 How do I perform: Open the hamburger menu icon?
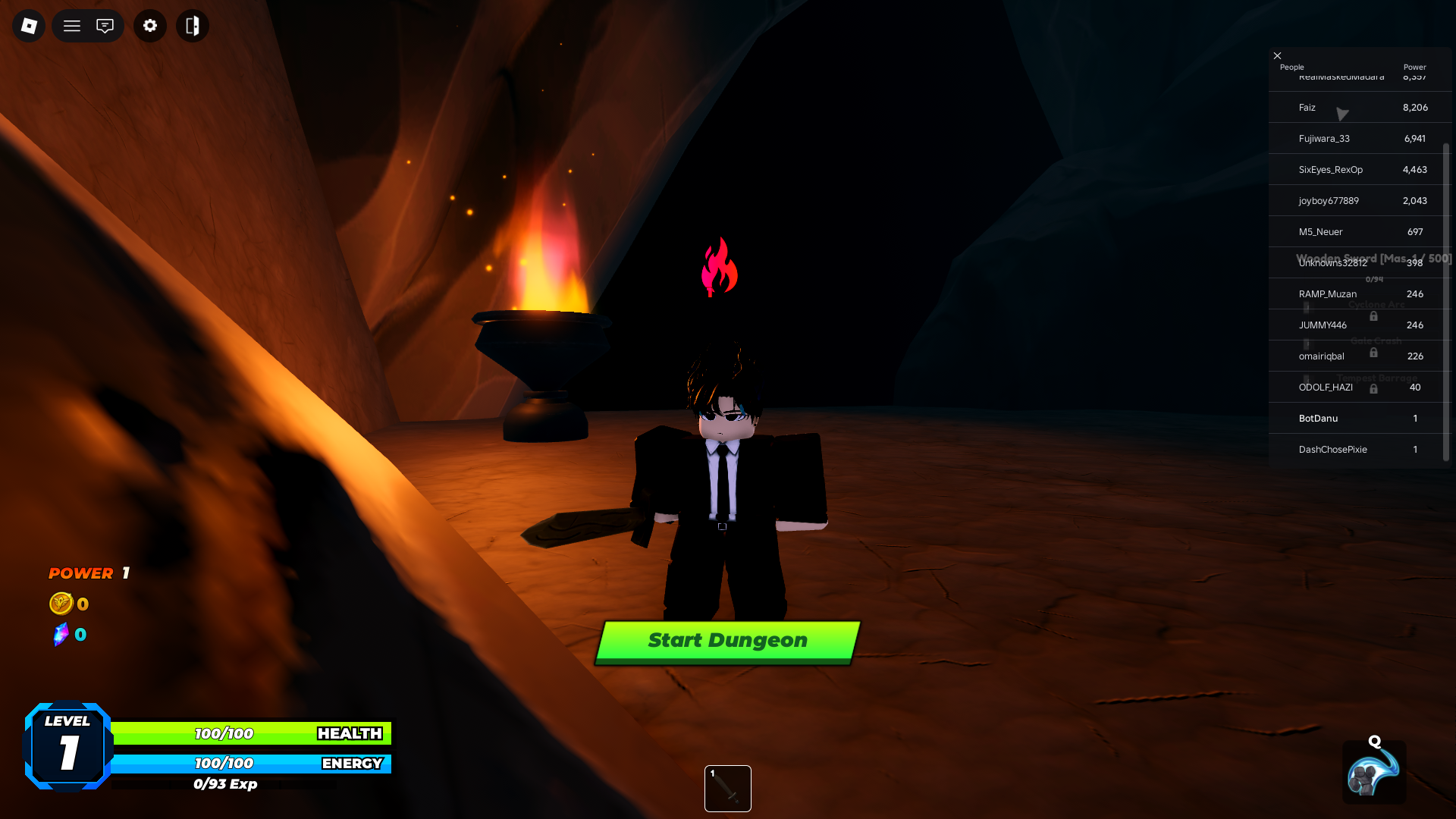[x=71, y=25]
